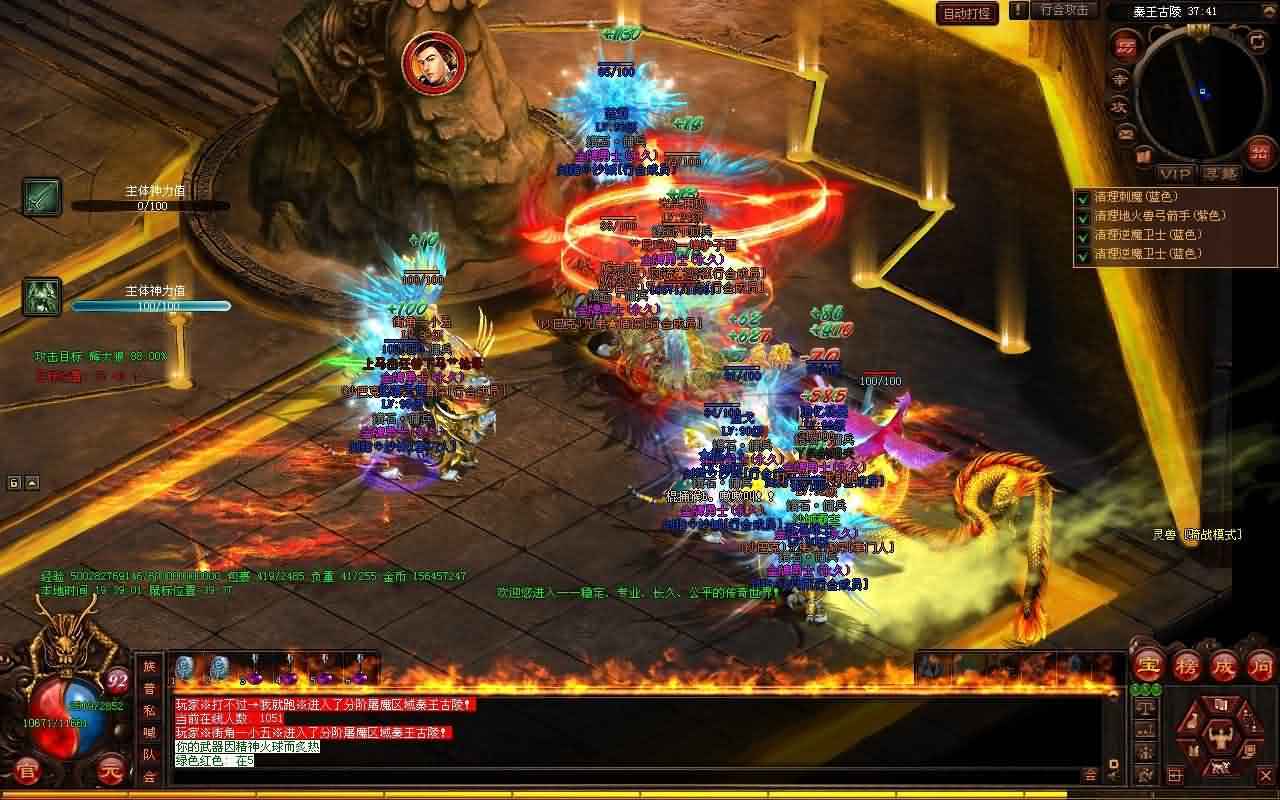The image size is (1280, 800).
Task: Switch chat to the 私 private channel
Action: [150, 711]
